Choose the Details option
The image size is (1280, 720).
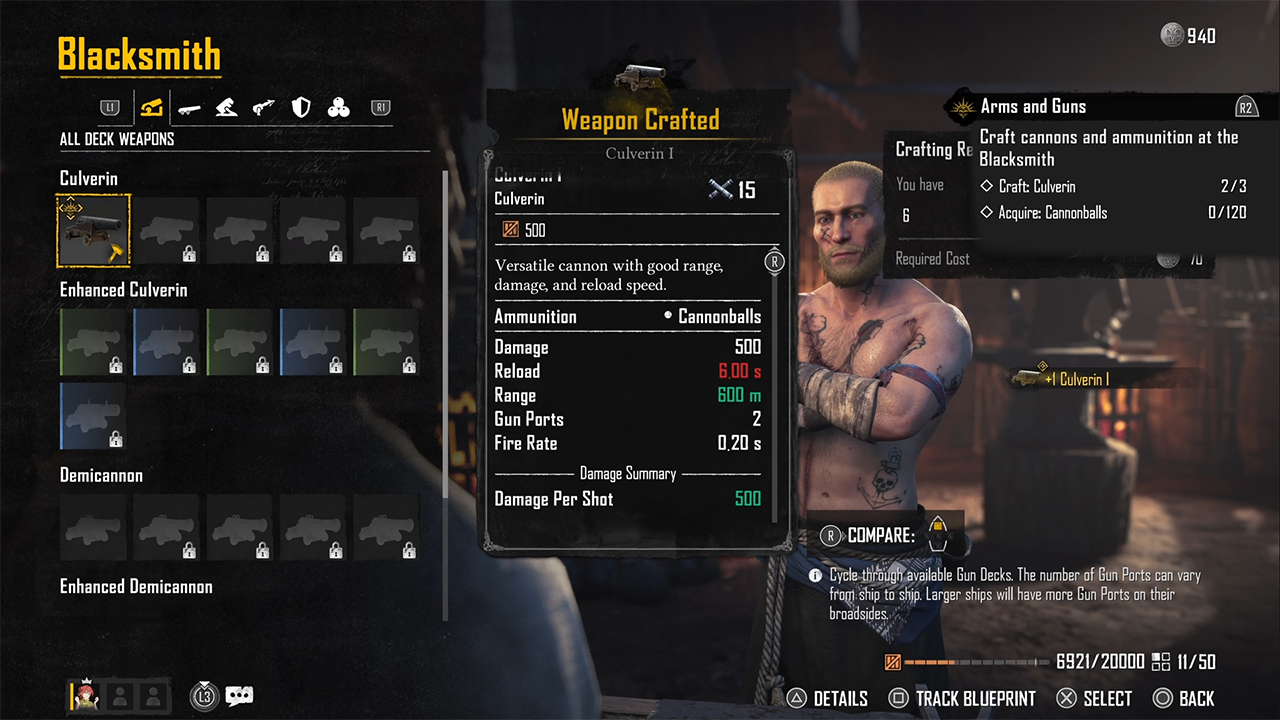(828, 698)
